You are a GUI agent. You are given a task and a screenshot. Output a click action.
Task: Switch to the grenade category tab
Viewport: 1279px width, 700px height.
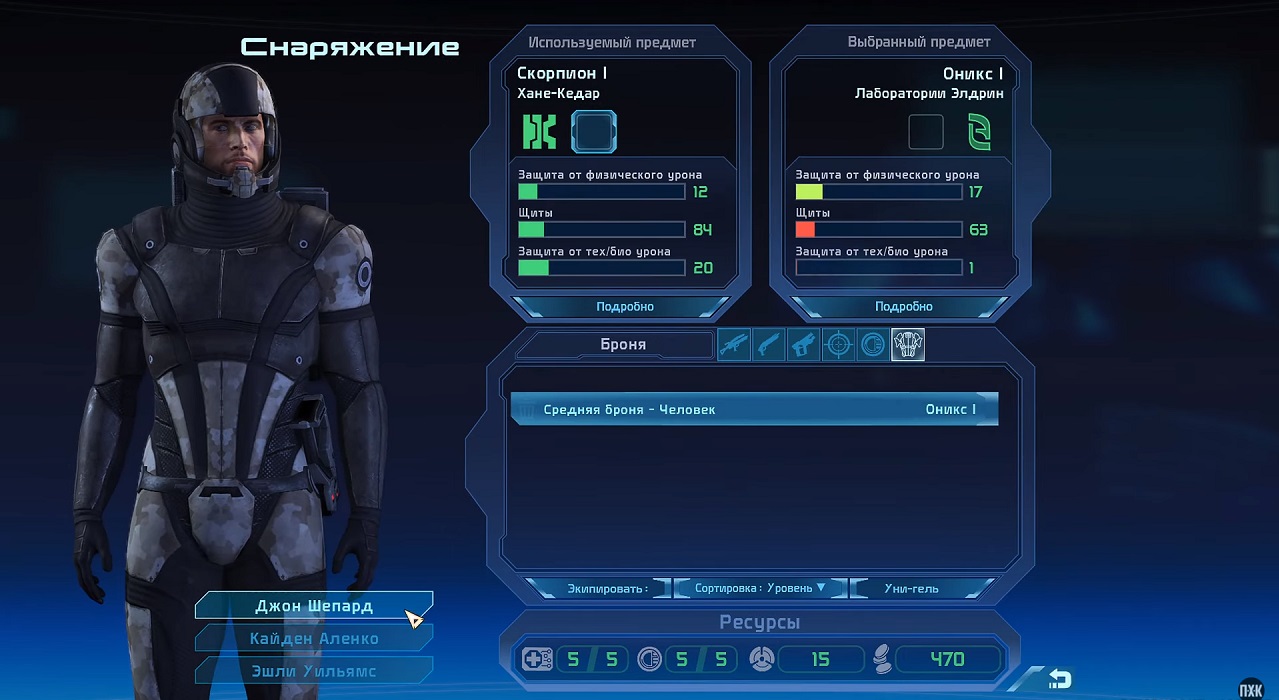coord(873,345)
